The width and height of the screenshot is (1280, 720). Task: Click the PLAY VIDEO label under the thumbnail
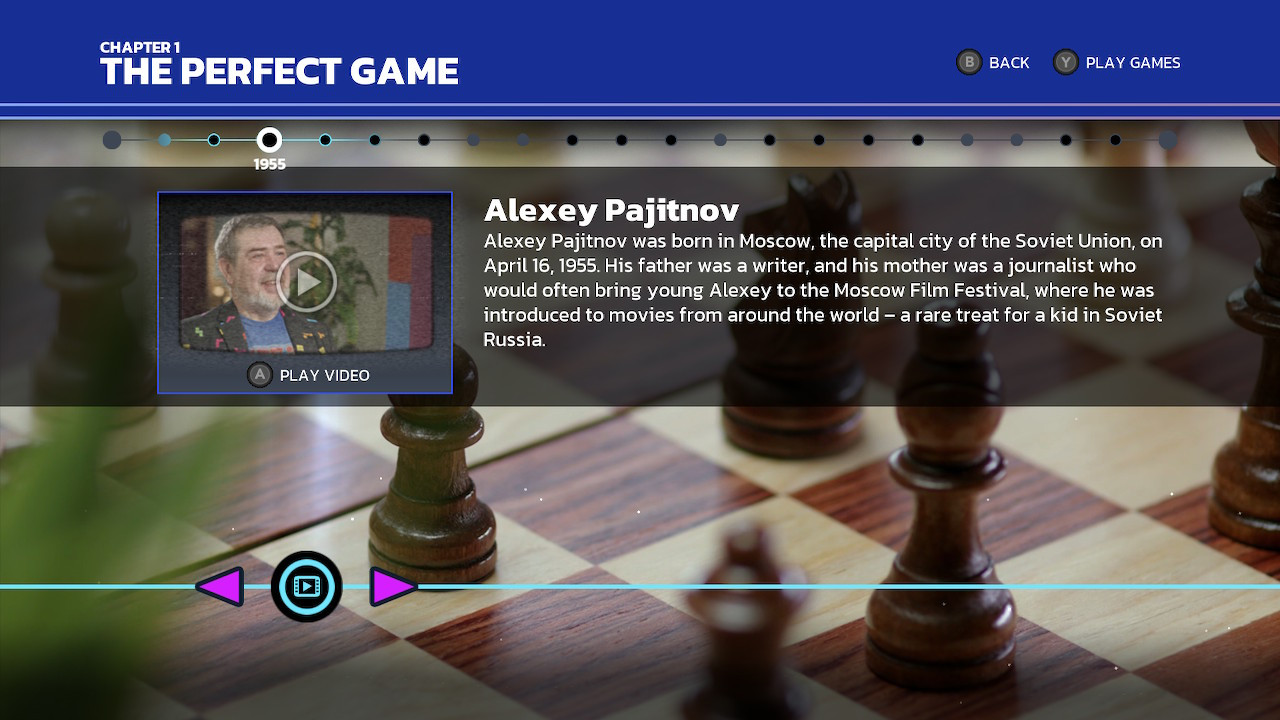(x=322, y=375)
